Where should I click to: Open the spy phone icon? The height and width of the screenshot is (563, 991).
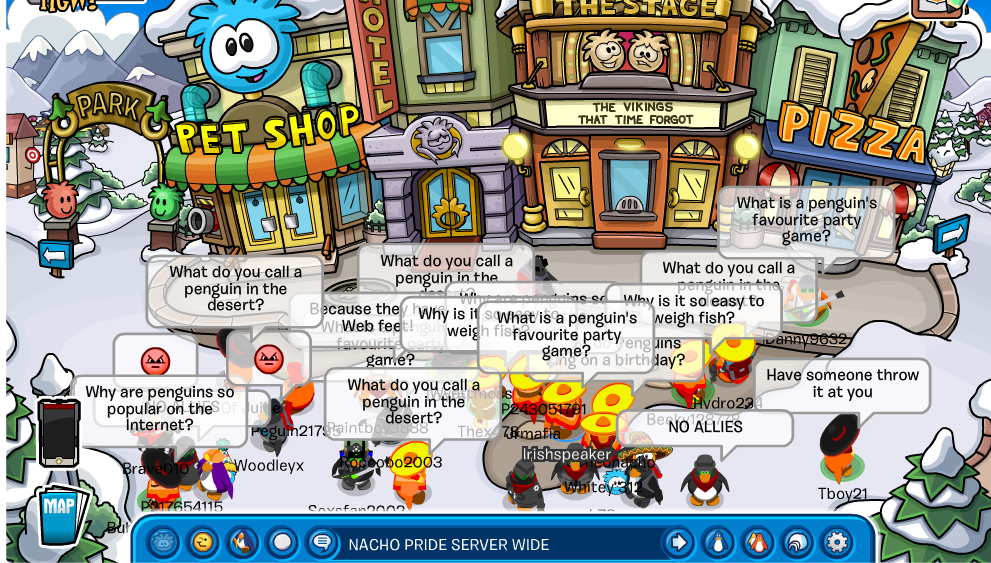coord(59,432)
